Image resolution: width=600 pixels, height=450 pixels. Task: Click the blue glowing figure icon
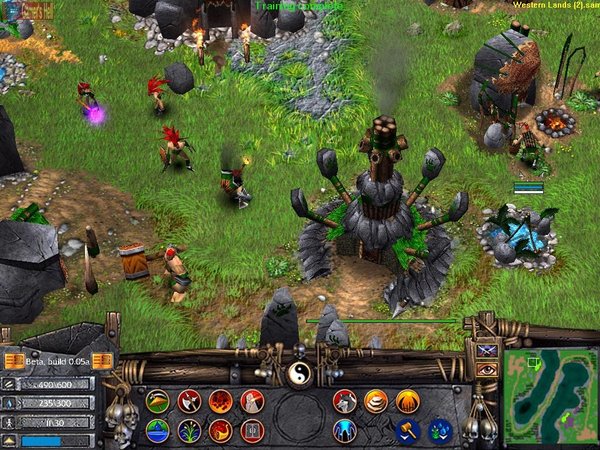(345, 430)
